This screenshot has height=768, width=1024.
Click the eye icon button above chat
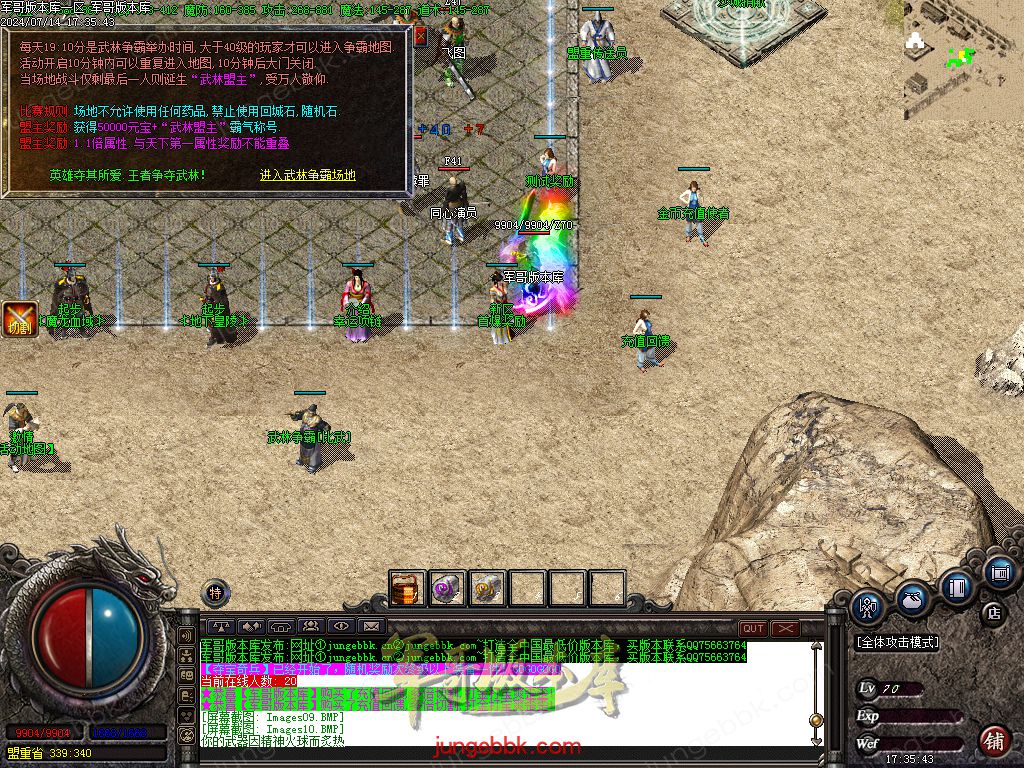pos(342,627)
